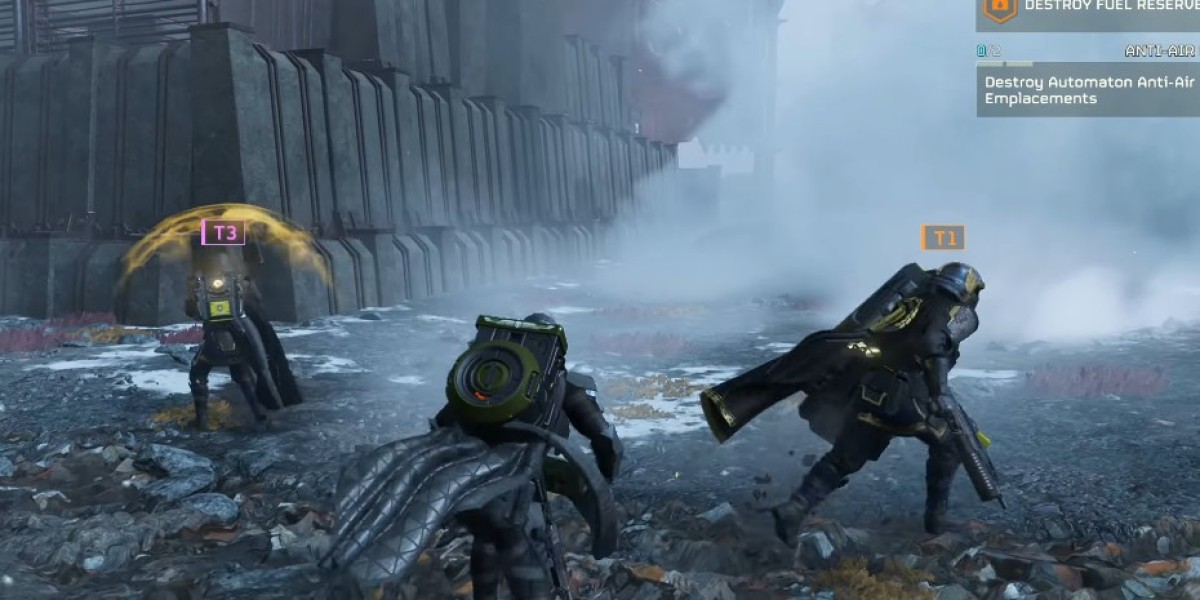Click the orange T1 teammate marker

tap(943, 238)
